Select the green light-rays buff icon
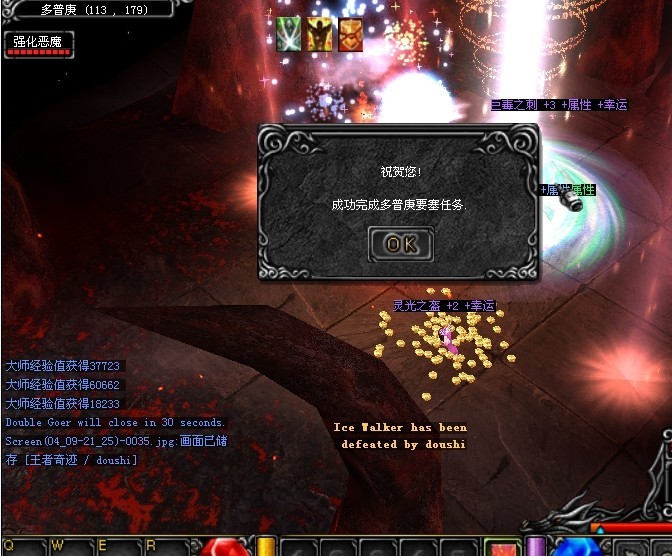 (289, 34)
